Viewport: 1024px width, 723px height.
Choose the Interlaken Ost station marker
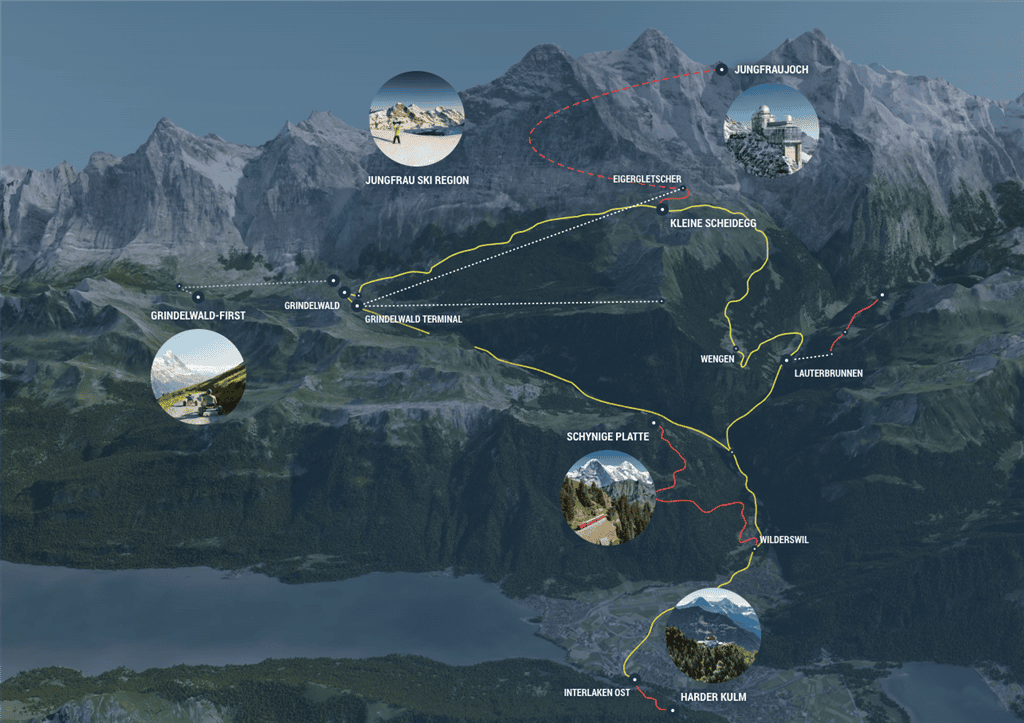[634, 678]
